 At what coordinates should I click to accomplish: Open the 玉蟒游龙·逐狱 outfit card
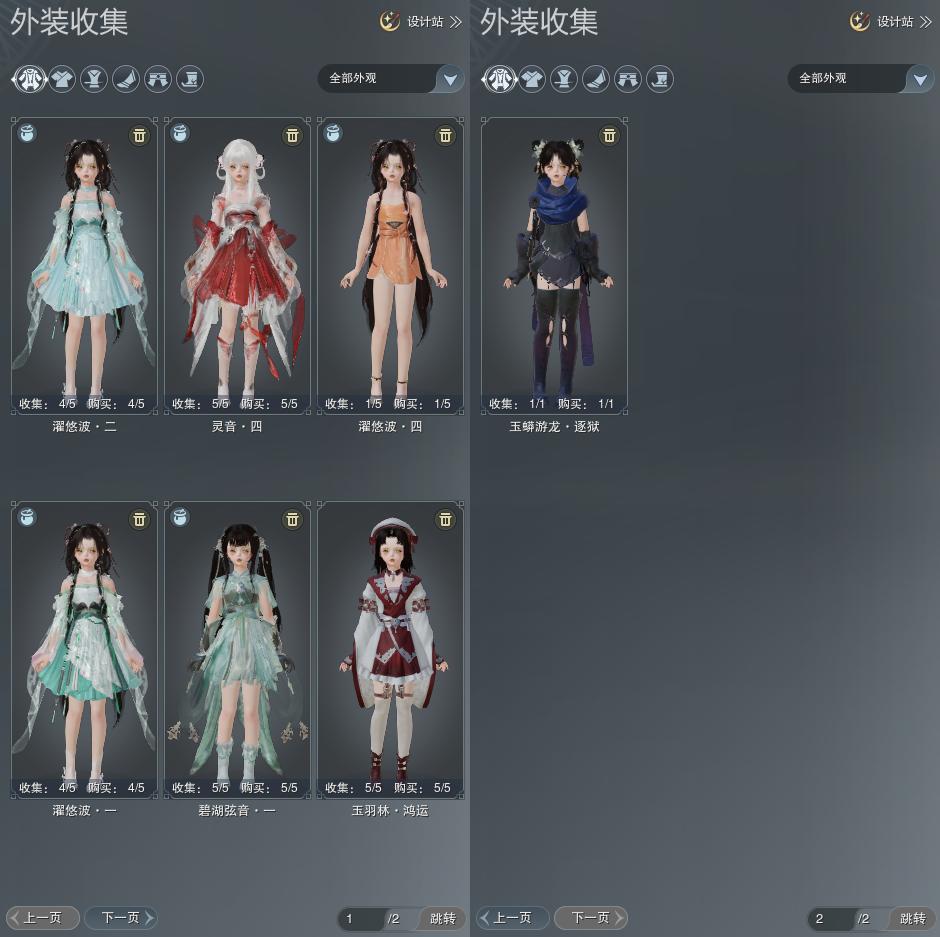point(554,265)
